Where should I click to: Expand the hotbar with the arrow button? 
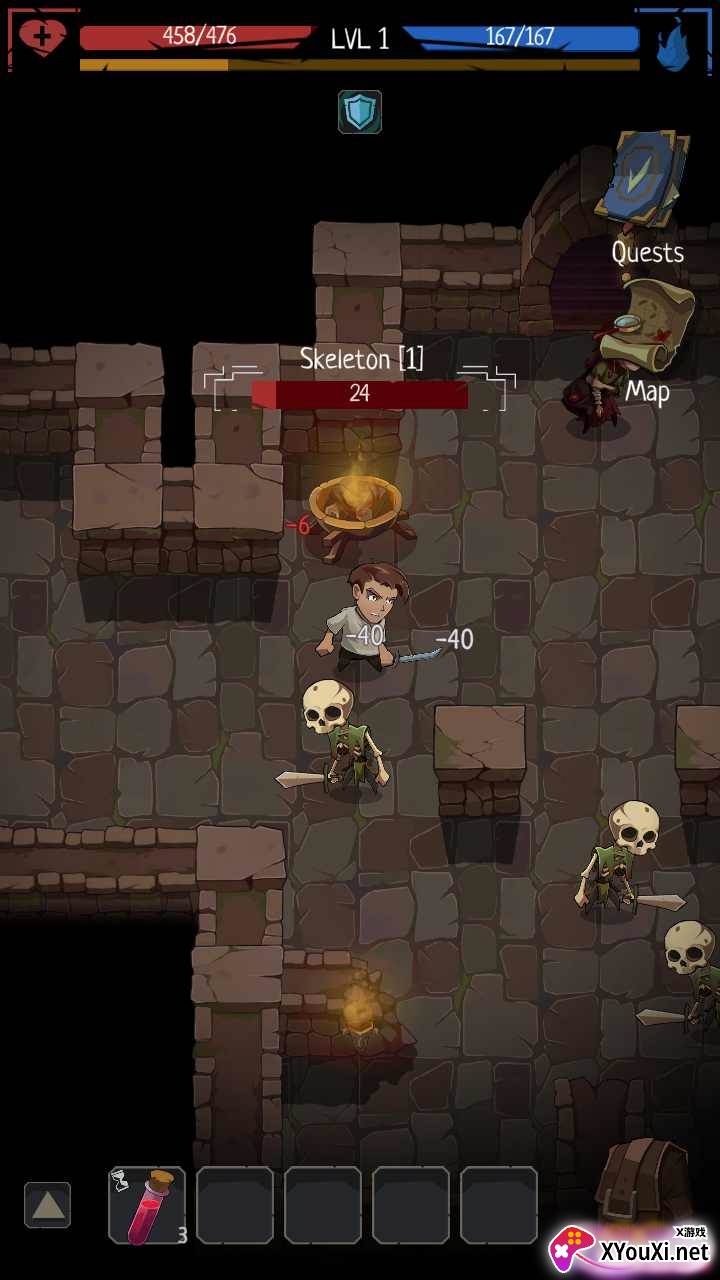click(x=47, y=1205)
